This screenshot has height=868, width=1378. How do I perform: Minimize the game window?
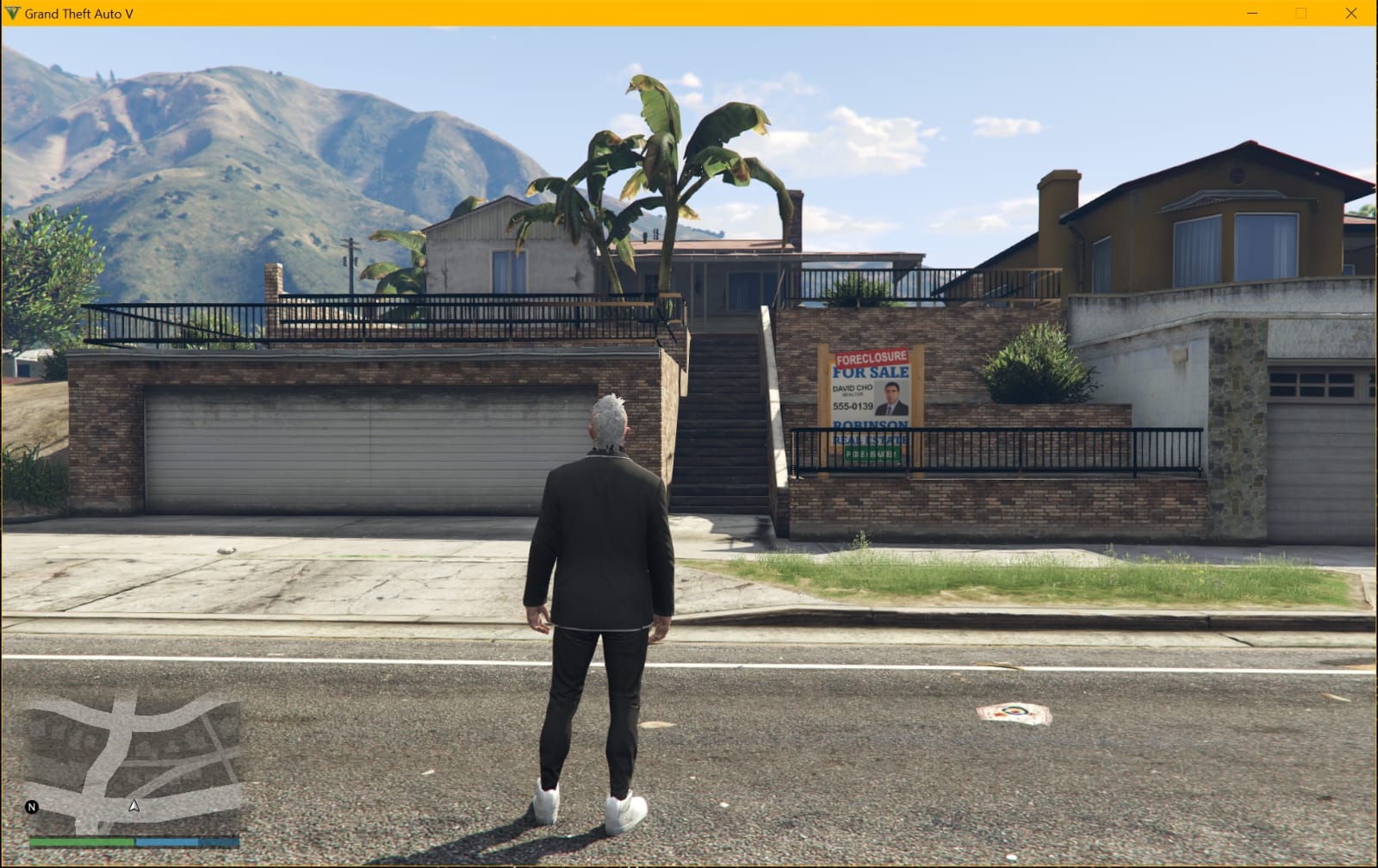click(x=1252, y=13)
